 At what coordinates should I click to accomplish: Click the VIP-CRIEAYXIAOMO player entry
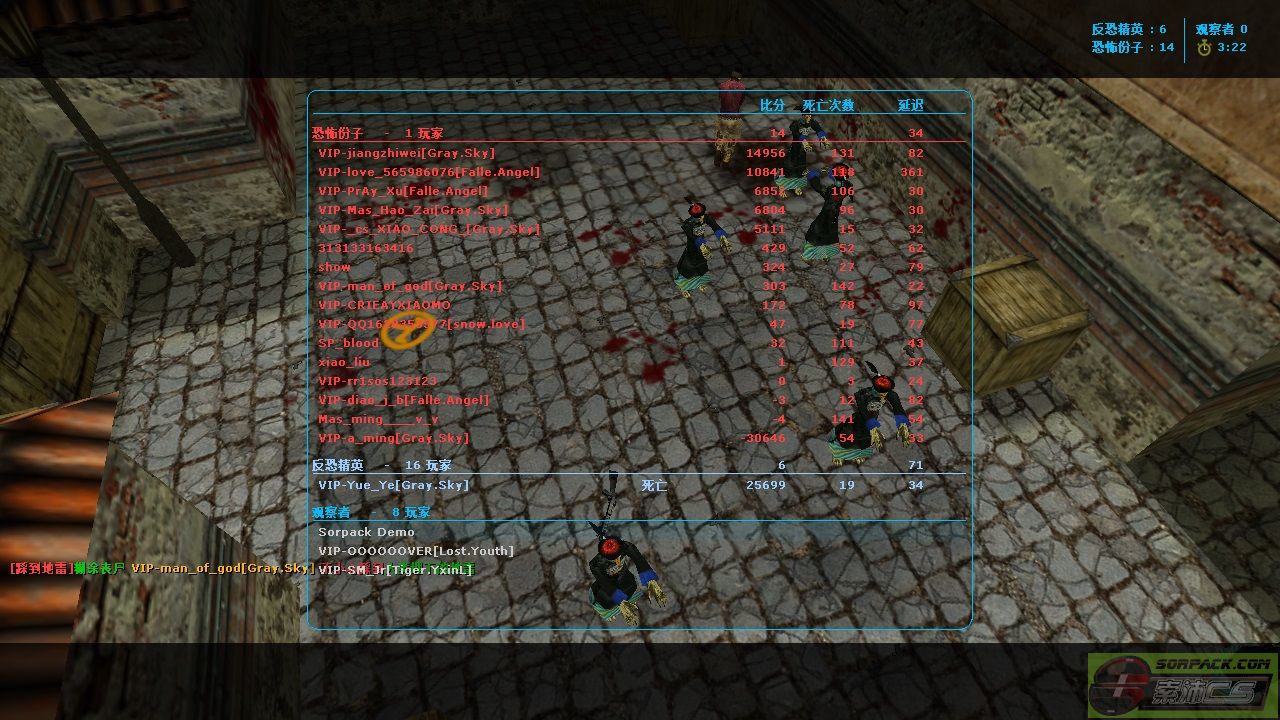pos(384,305)
